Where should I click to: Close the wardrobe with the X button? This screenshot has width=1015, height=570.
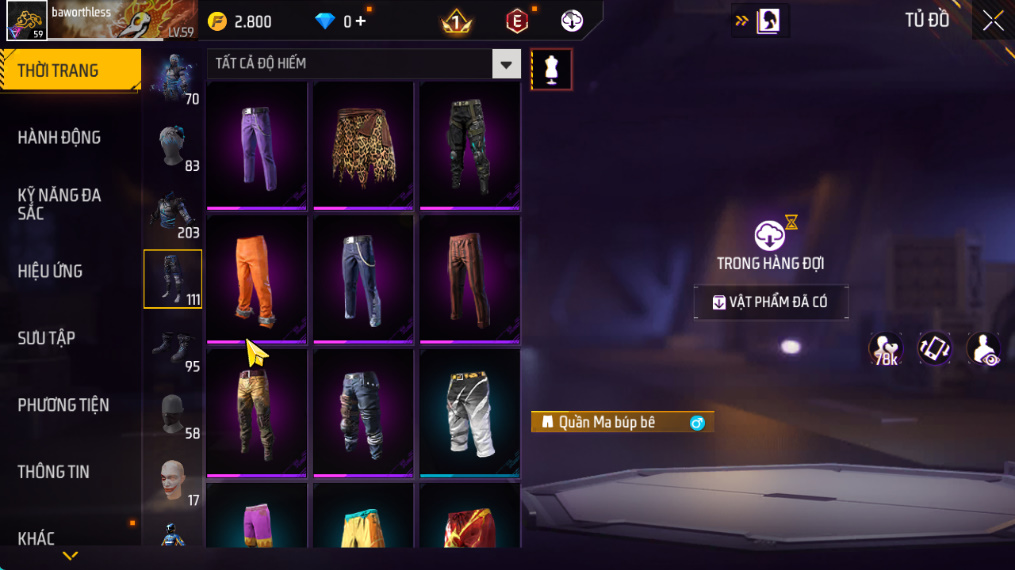[992, 21]
